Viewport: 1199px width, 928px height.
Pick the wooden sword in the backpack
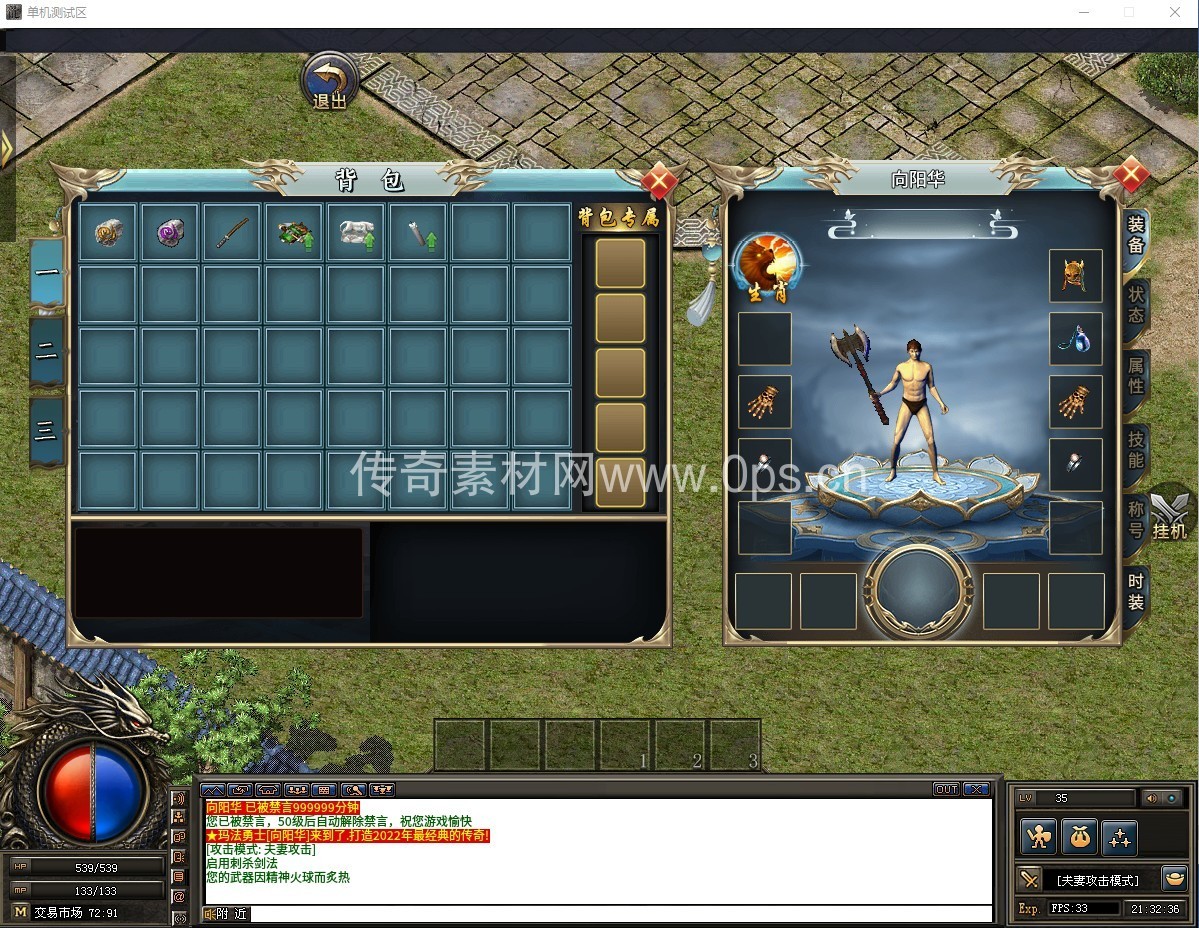click(x=232, y=232)
